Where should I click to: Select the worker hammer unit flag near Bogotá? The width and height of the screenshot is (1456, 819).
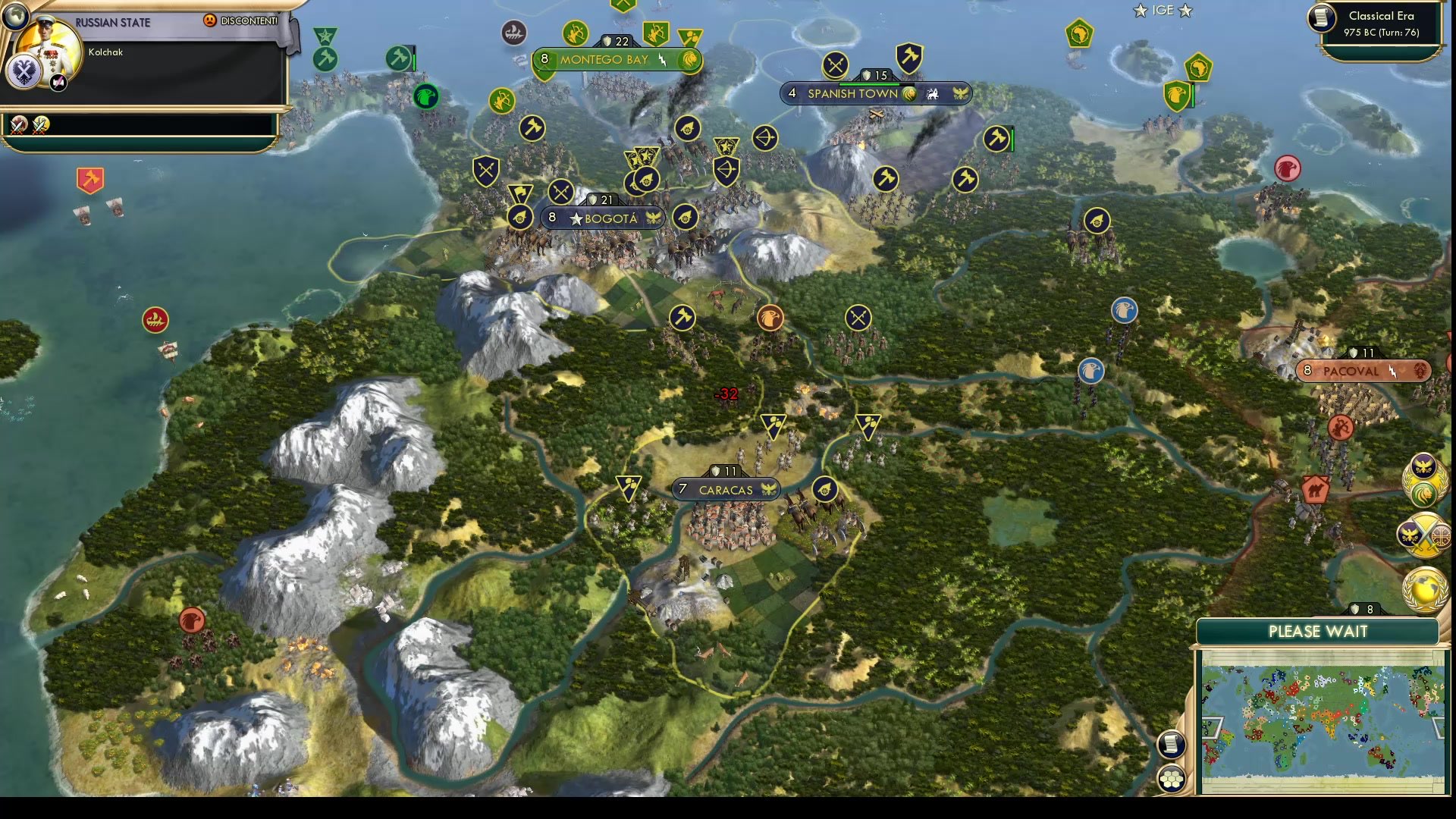pos(533,129)
